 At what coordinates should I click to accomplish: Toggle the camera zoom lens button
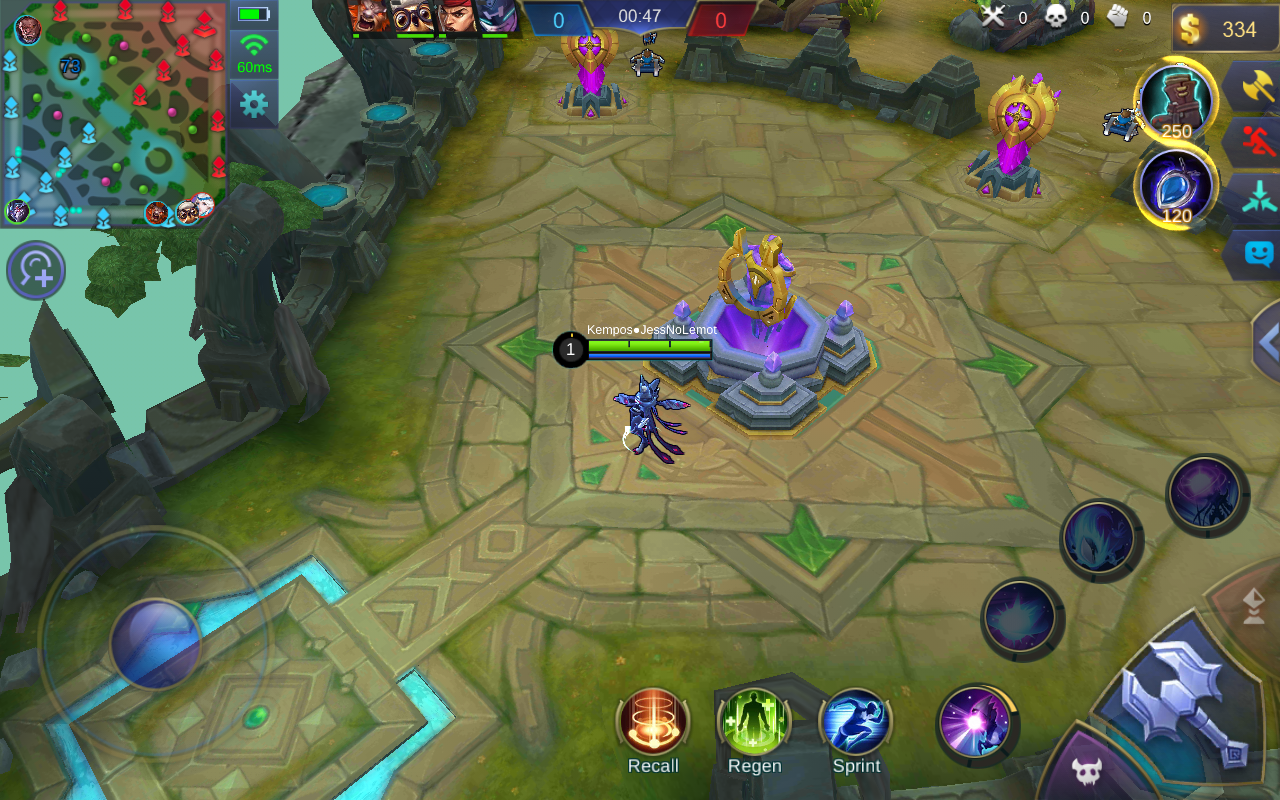(x=36, y=270)
